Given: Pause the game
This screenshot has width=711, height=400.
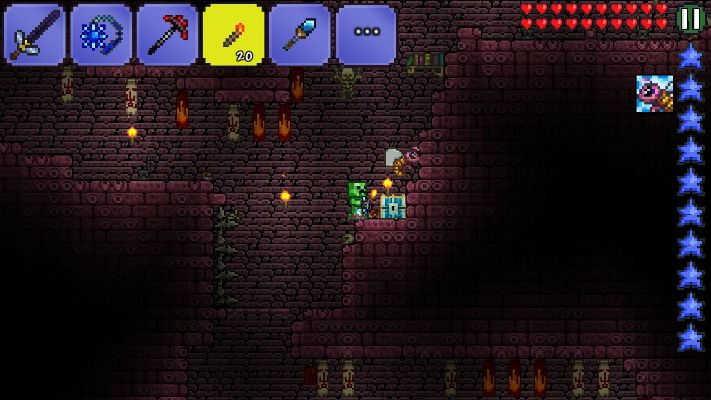Looking at the screenshot, I should (x=690, y=18).
